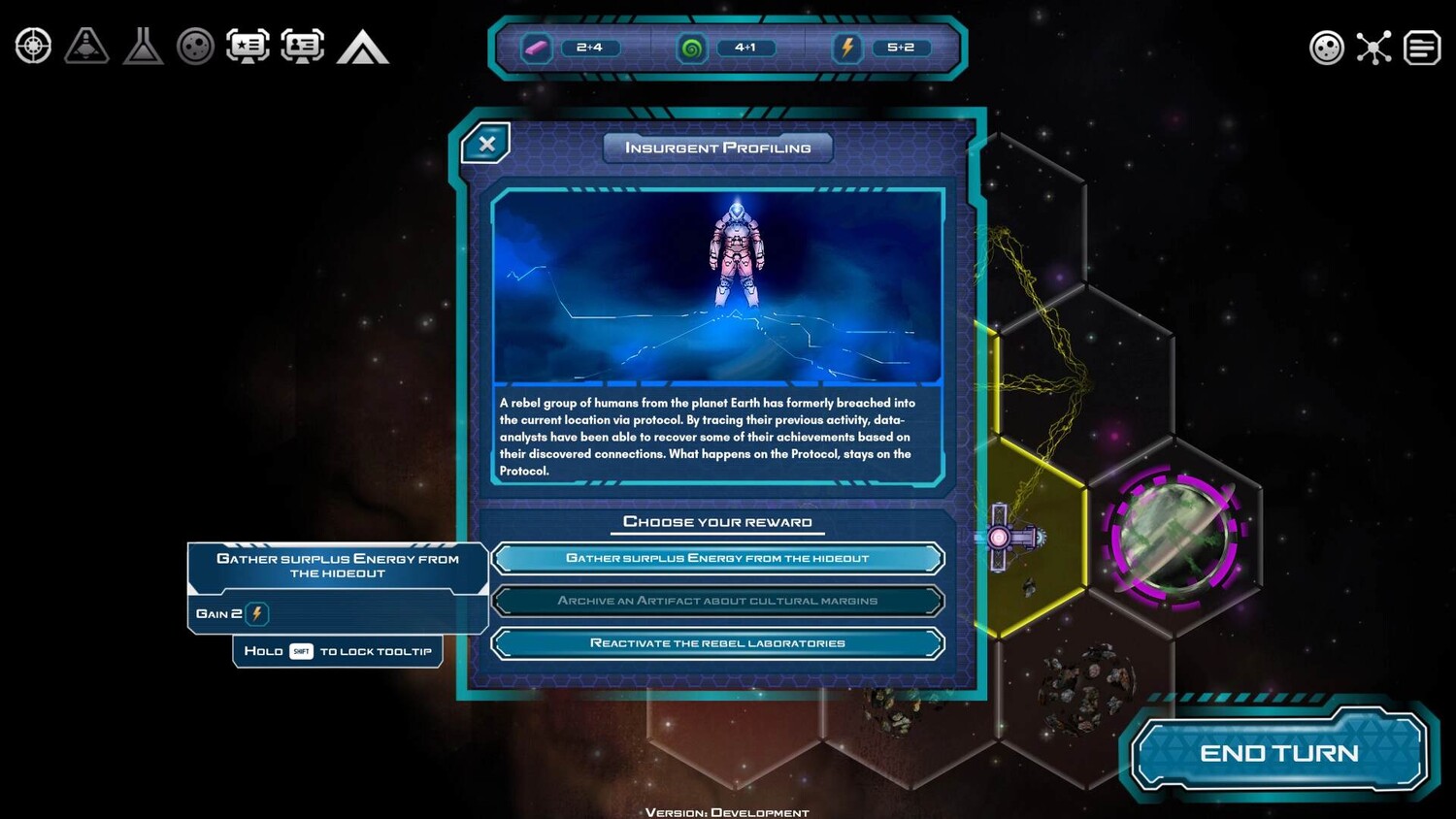The height and width of the screenshot is (819, 1456).
Task: Select the planet icon beside the network icon
Action: 1326,48
